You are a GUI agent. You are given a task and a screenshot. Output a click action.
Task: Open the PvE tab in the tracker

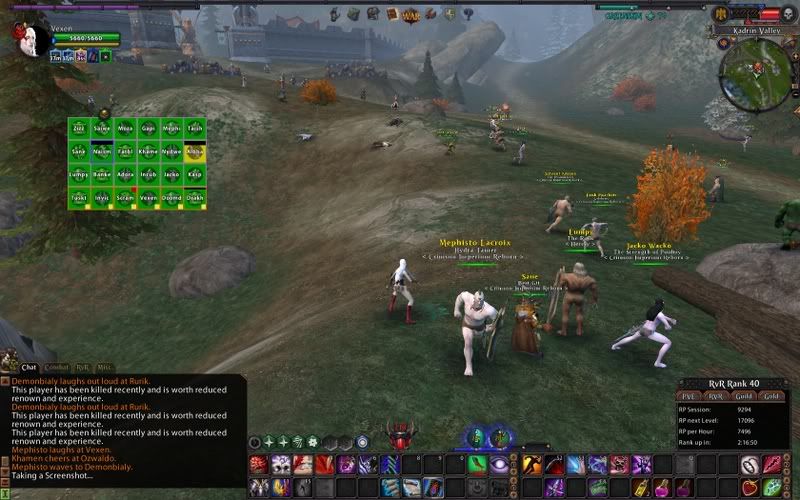coord(689,396)
